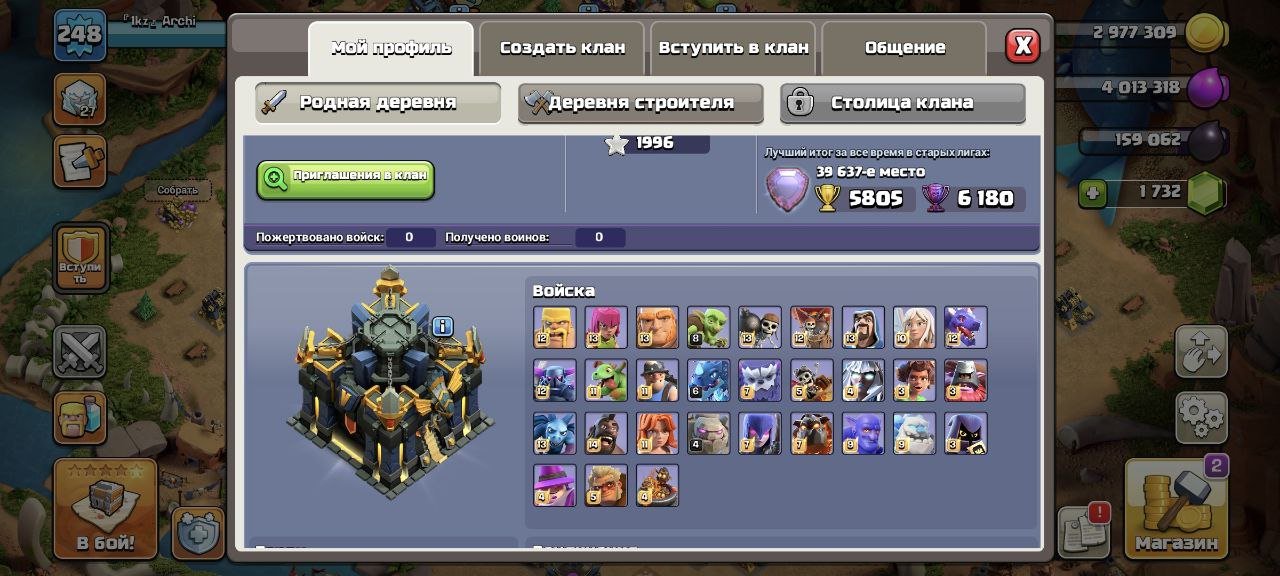Click the Приглашения в клан button
The width and height of the screenshot is (1280, 576).
(345, 180)
